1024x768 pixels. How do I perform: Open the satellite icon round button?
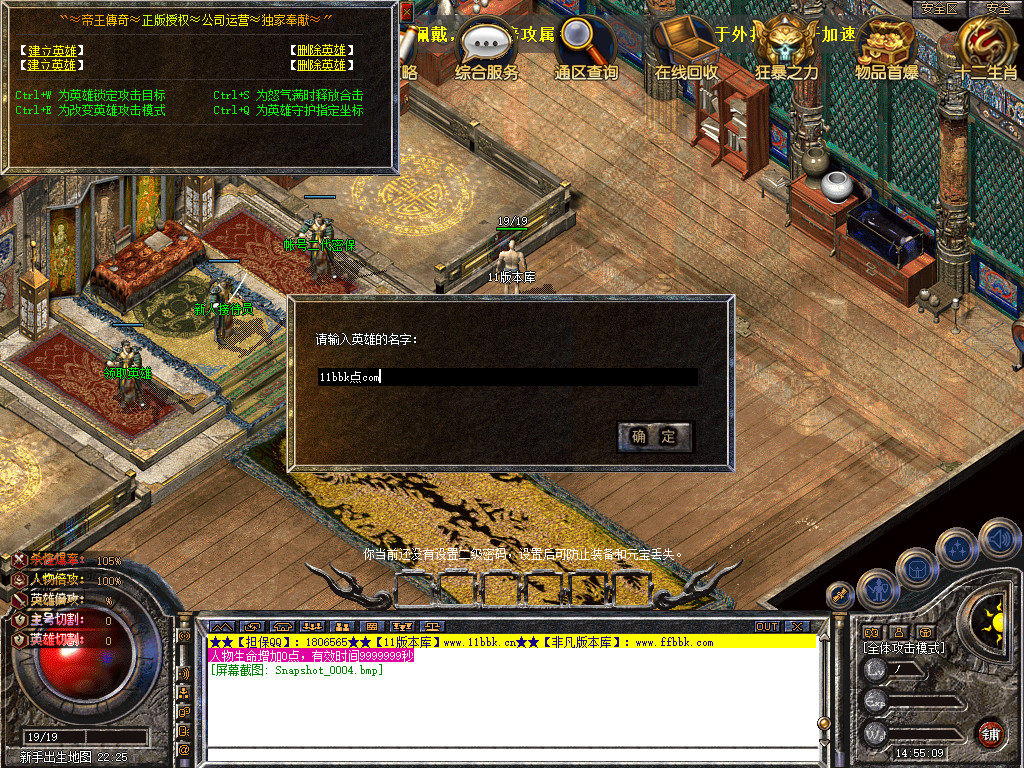click(841, 594)
